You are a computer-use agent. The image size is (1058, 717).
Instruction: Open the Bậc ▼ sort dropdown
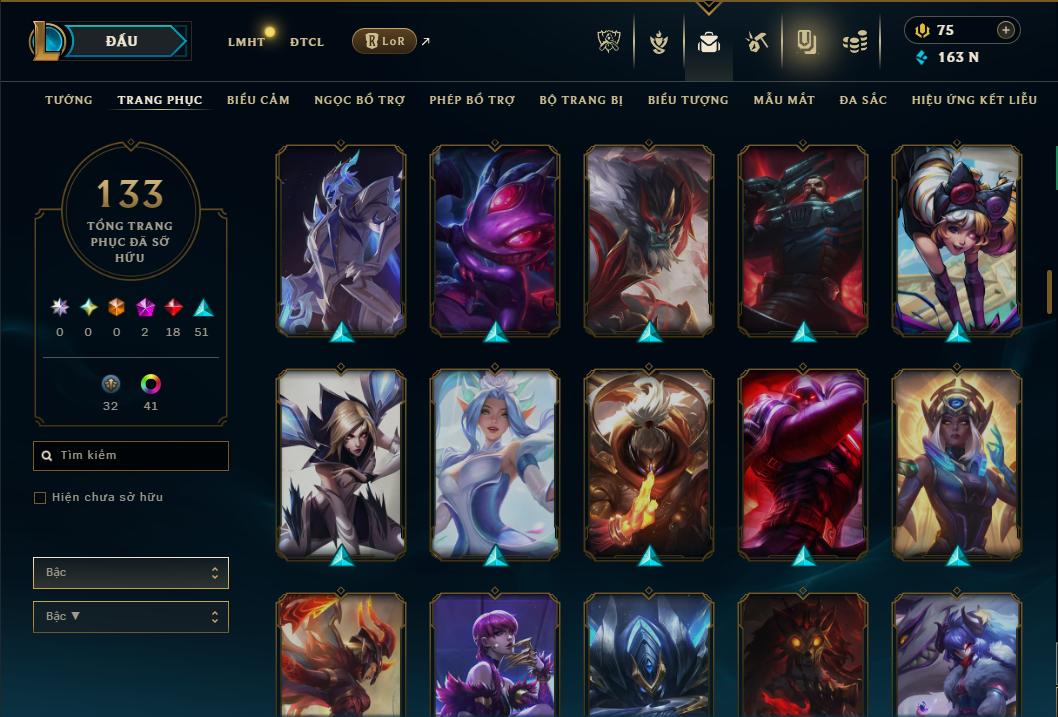coord(131,616)
